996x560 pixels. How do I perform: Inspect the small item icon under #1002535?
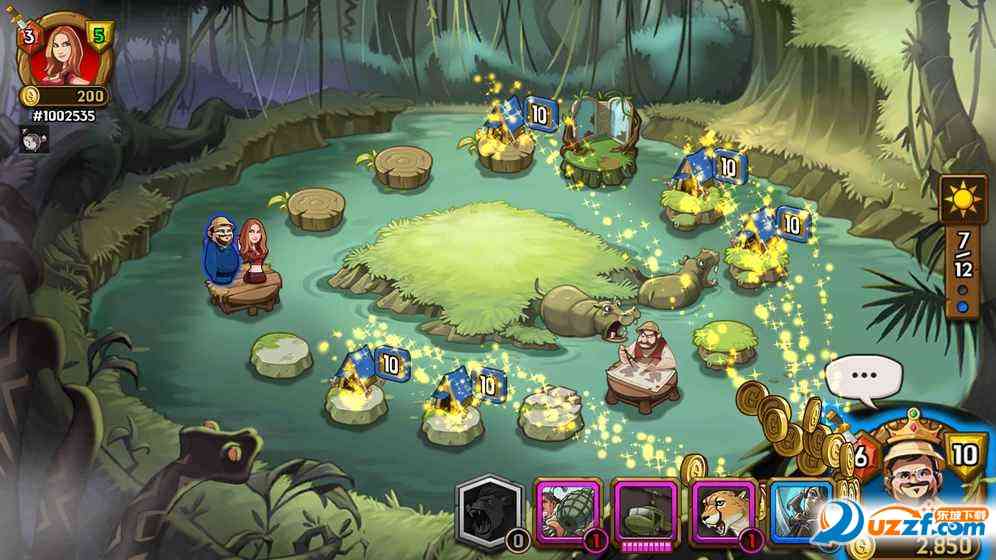tap(36, 141)
